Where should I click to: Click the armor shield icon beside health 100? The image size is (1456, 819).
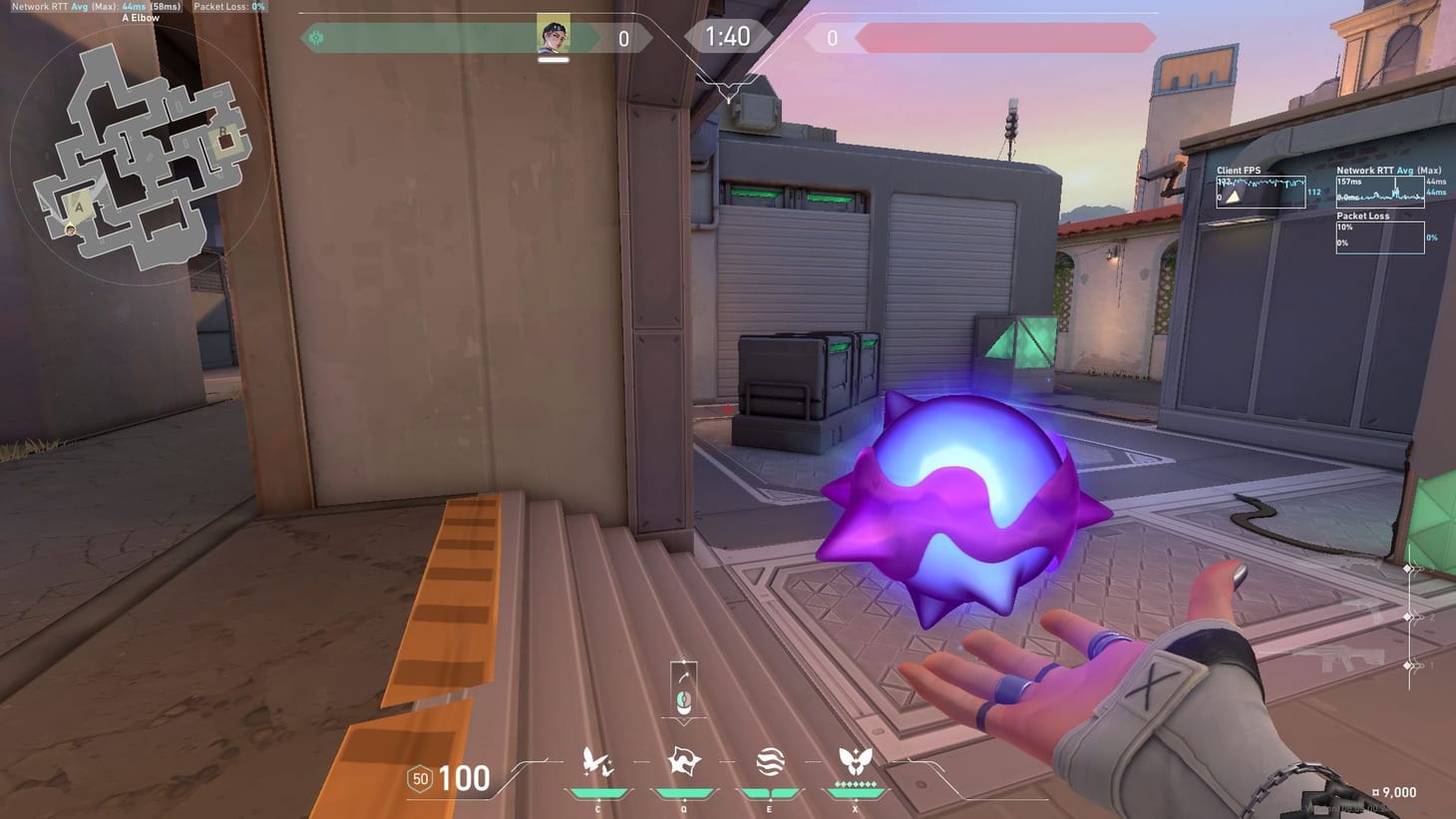click(418, 777)
